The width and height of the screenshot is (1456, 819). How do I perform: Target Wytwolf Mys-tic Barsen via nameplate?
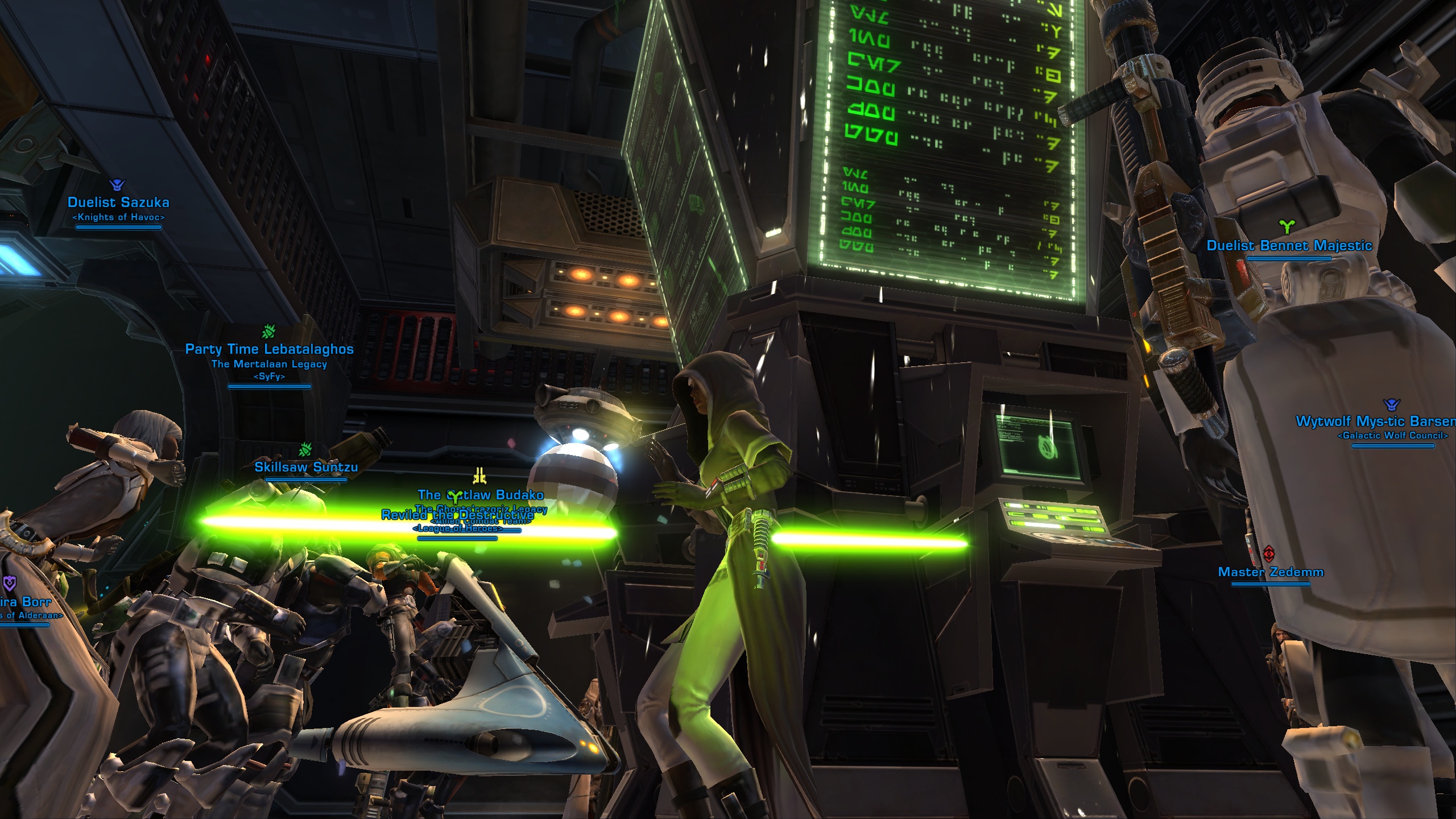tap(1375, 421)
